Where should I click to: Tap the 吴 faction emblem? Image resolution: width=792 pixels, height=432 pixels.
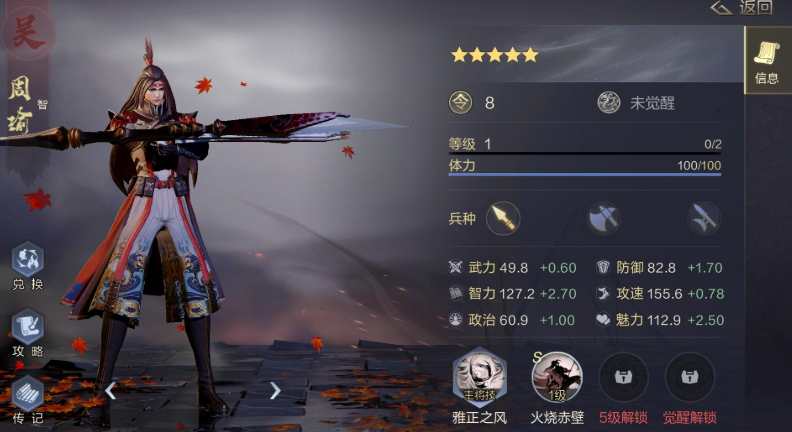tap(27, 30)
